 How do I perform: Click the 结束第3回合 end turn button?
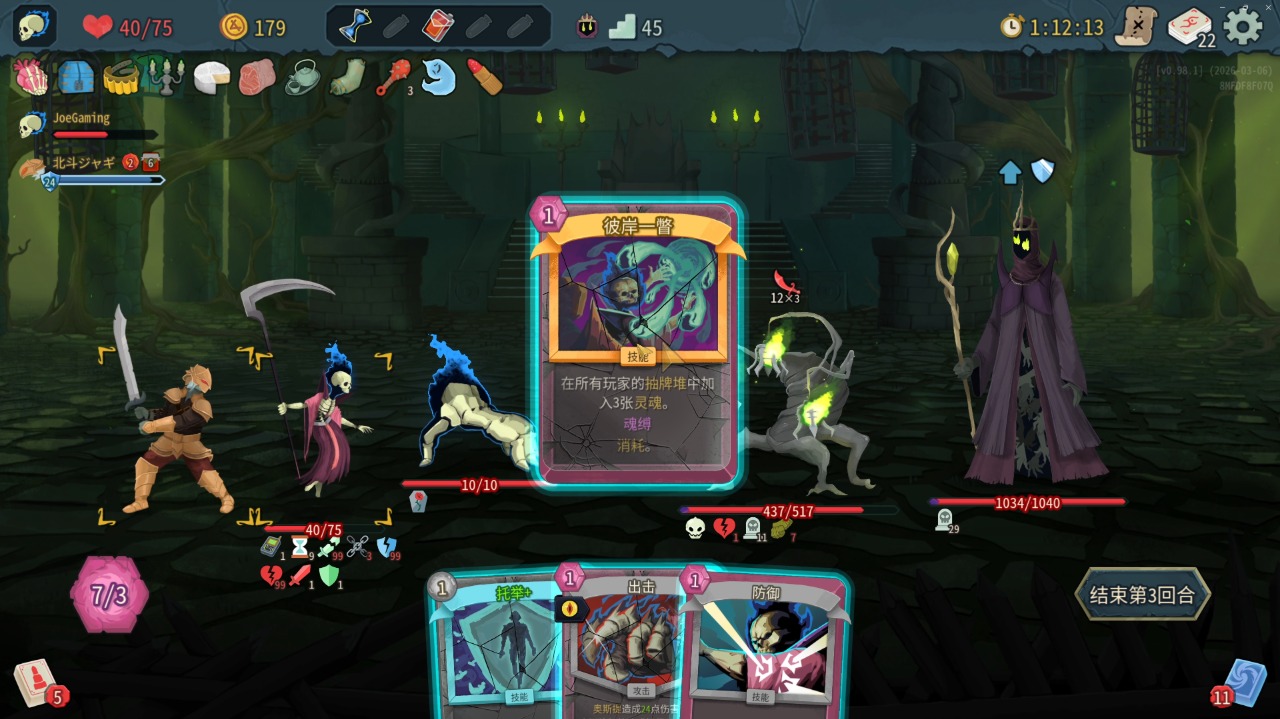pyautogui.click(x=1141, y=595)
